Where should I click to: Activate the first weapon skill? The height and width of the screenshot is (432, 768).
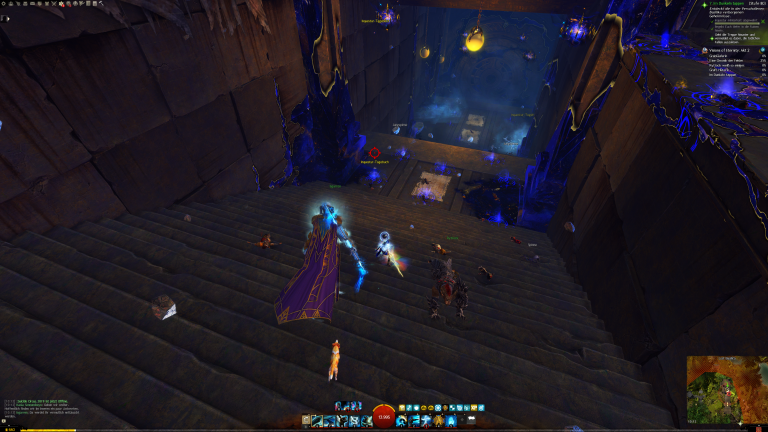pos(319,421)
